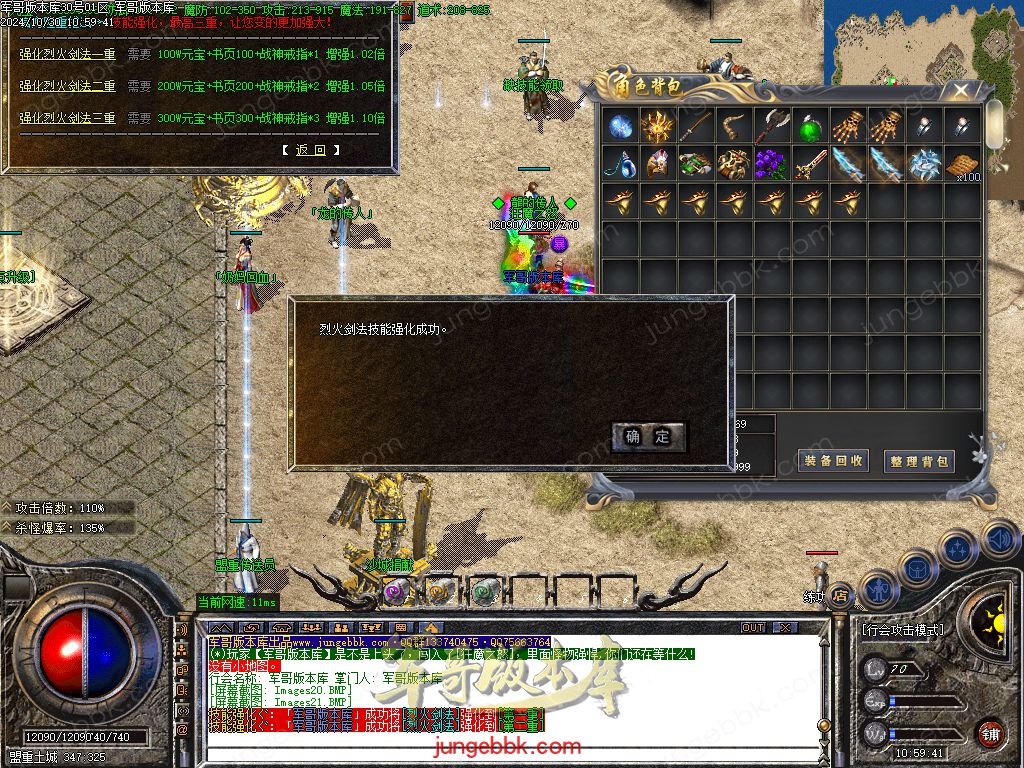1024x768 pixels.
Task: Close the character backpack window
Action: [x=960, y=91]
